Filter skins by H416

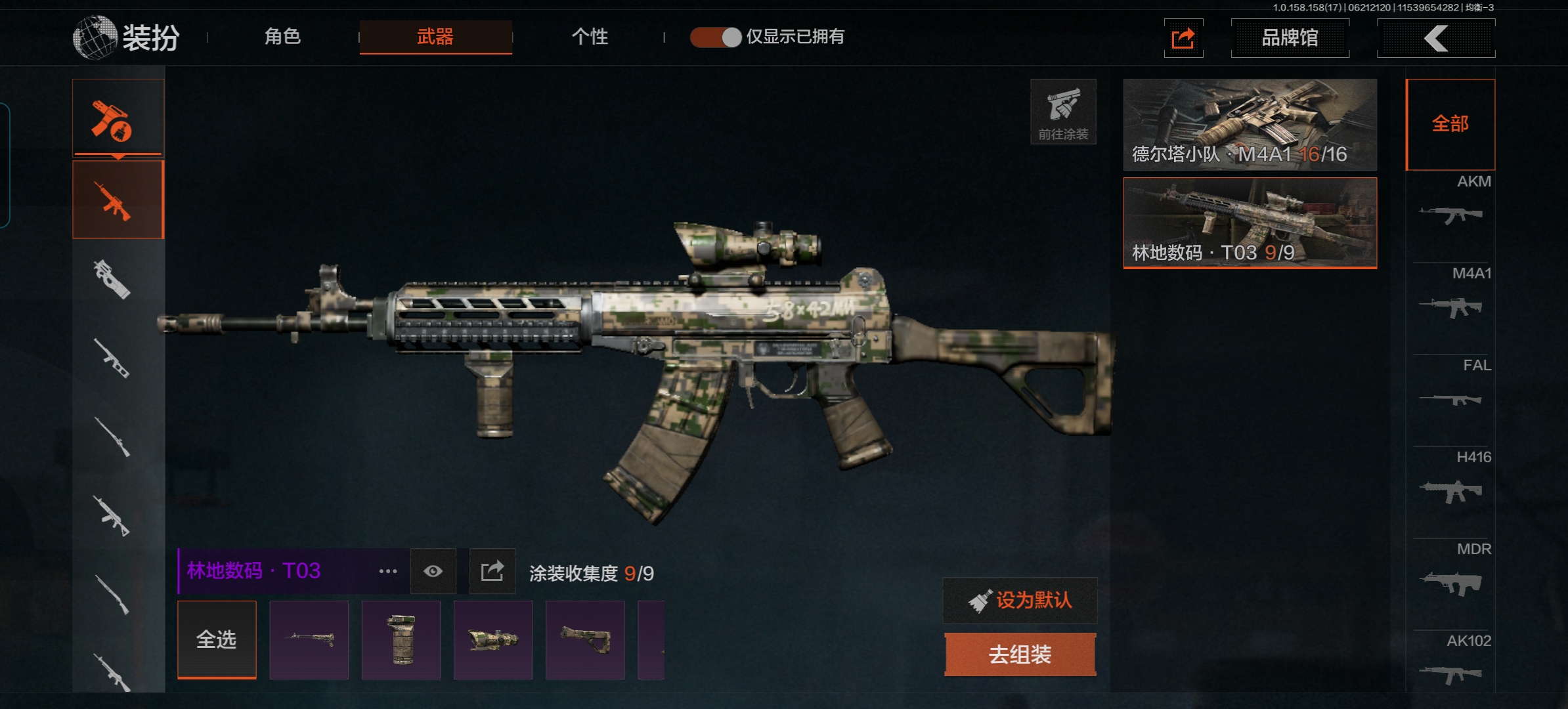click(1450, 481)
